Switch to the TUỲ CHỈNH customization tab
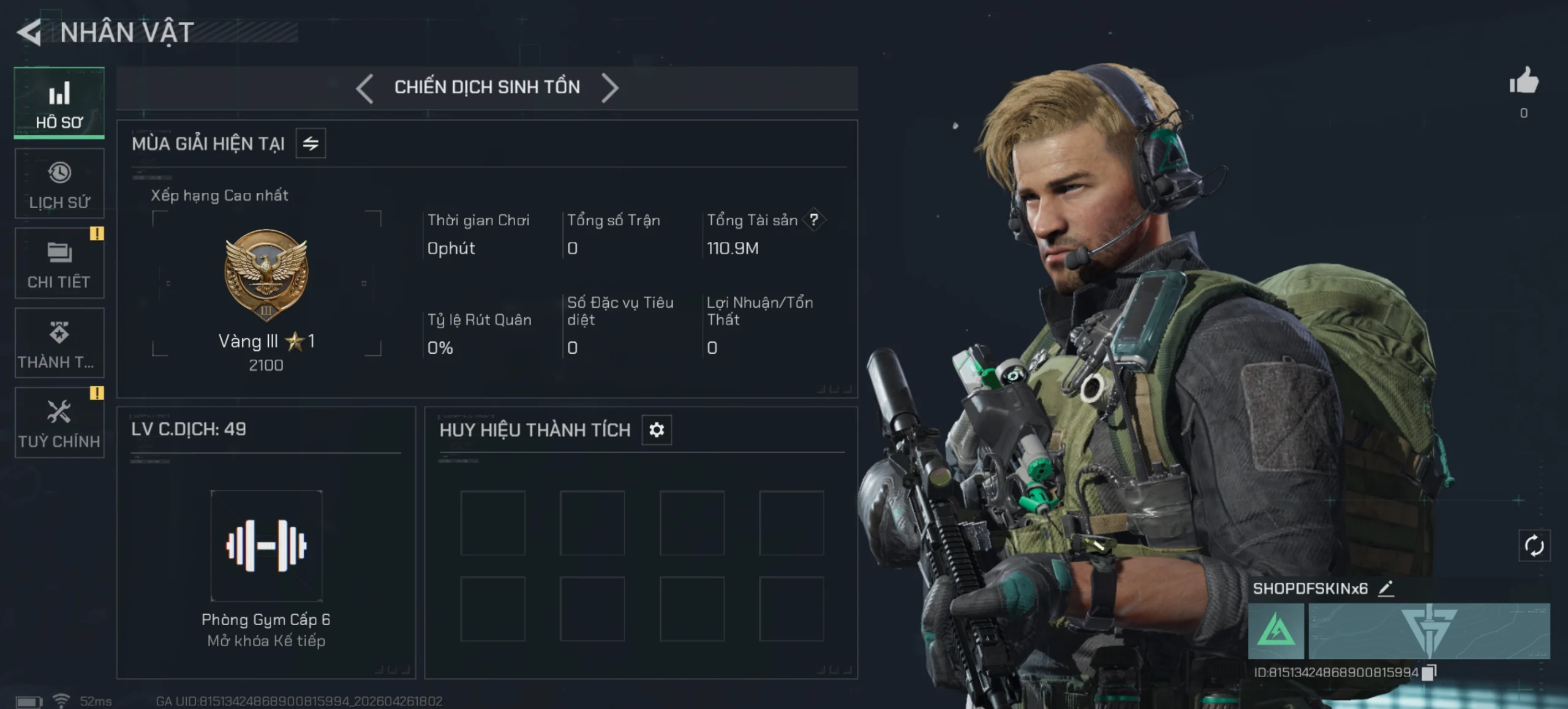The height and width of the screenshot is (709, 1568). (59, 422)
